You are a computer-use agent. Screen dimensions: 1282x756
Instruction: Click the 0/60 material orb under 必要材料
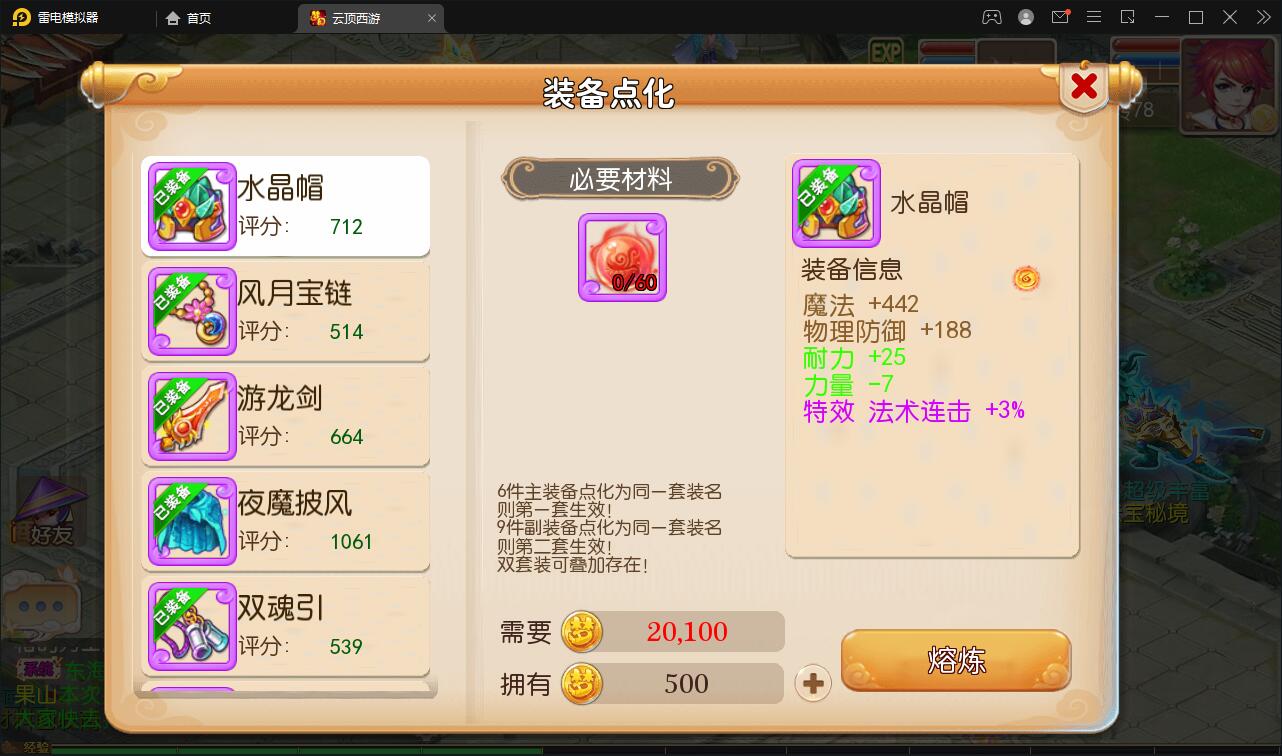tap(622, 256)
